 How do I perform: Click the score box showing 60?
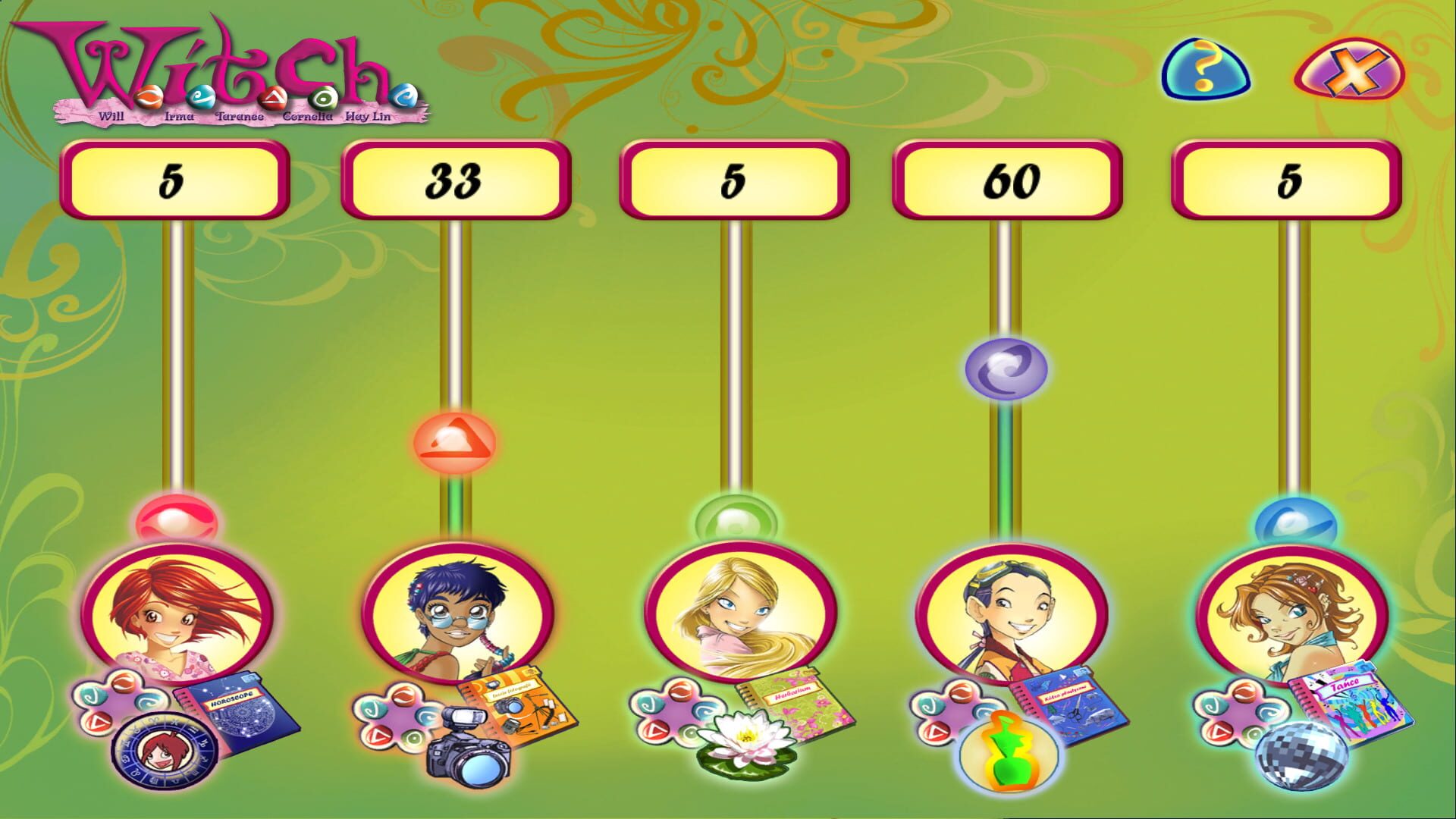(x=1007, y=180)
